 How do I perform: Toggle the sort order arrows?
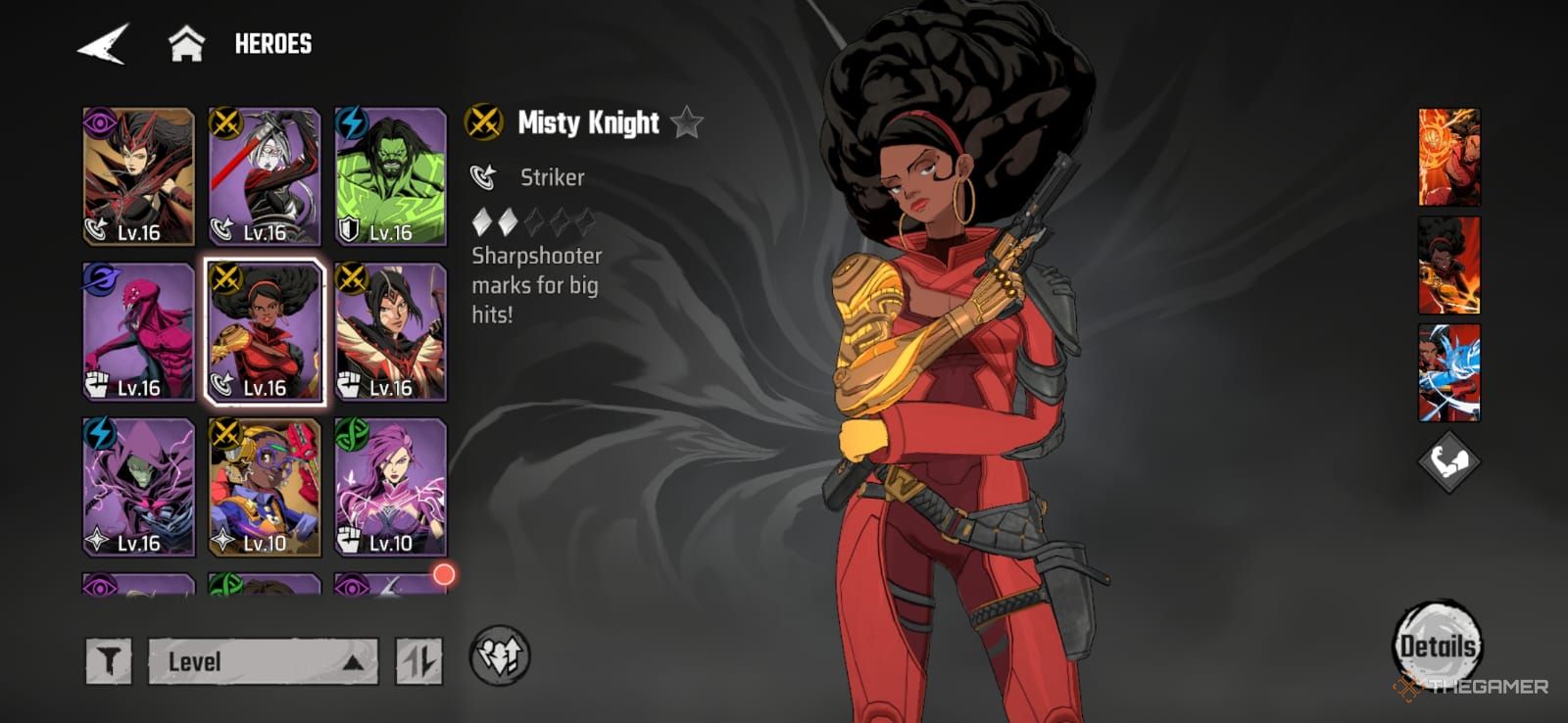tap(418, 661)
